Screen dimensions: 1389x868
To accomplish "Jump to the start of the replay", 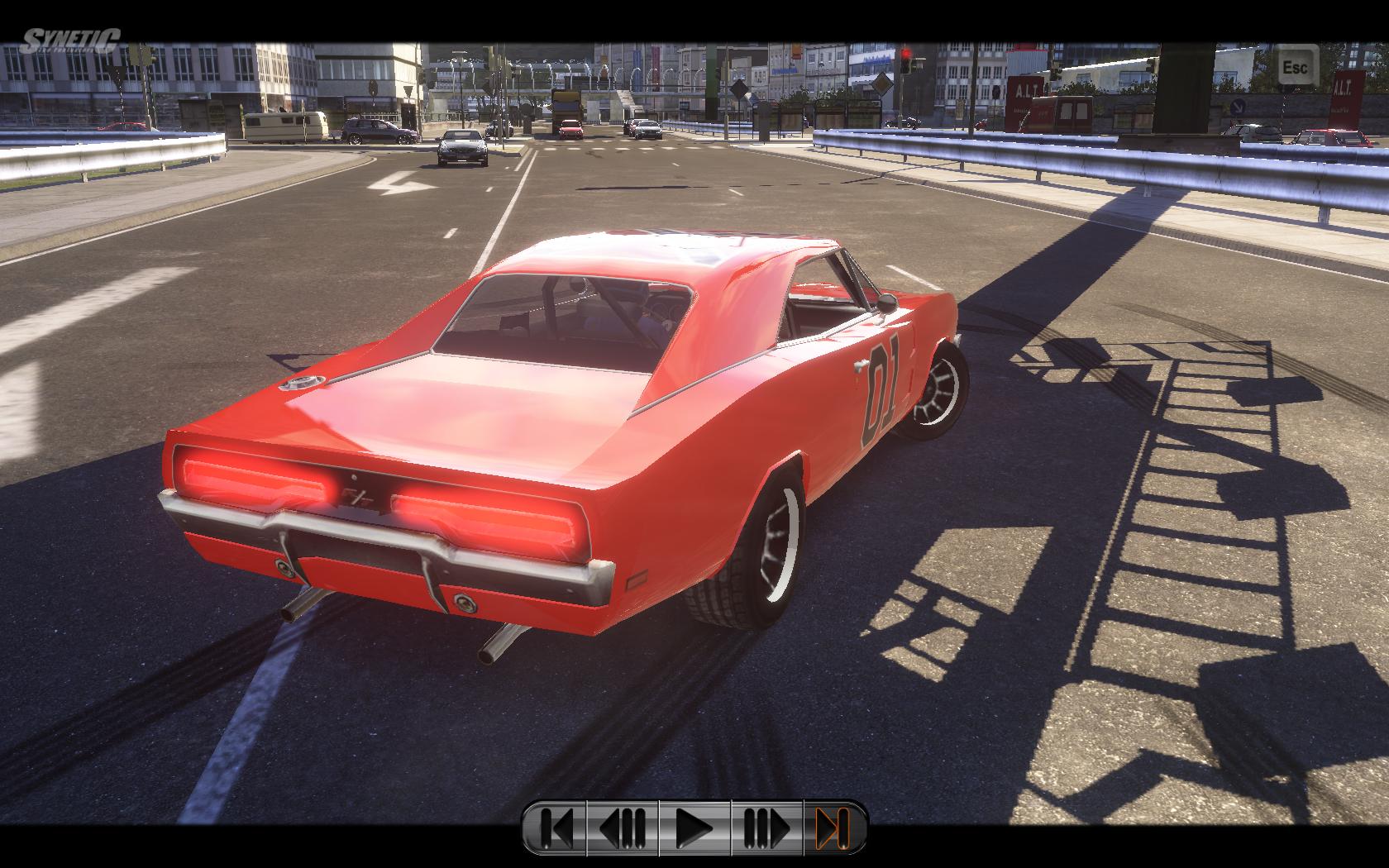I will pos(556,827).
